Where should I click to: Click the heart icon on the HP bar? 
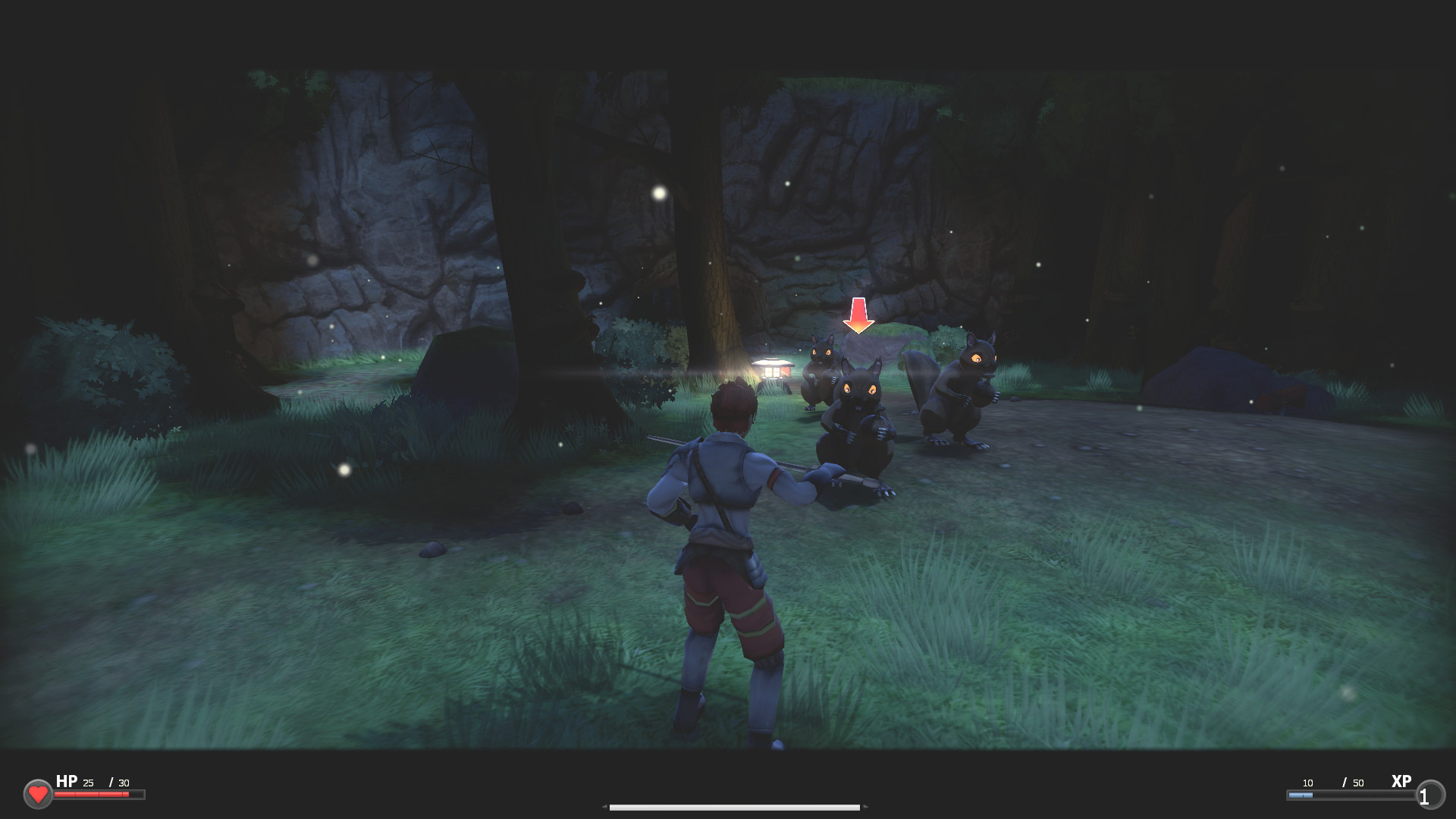39,793
